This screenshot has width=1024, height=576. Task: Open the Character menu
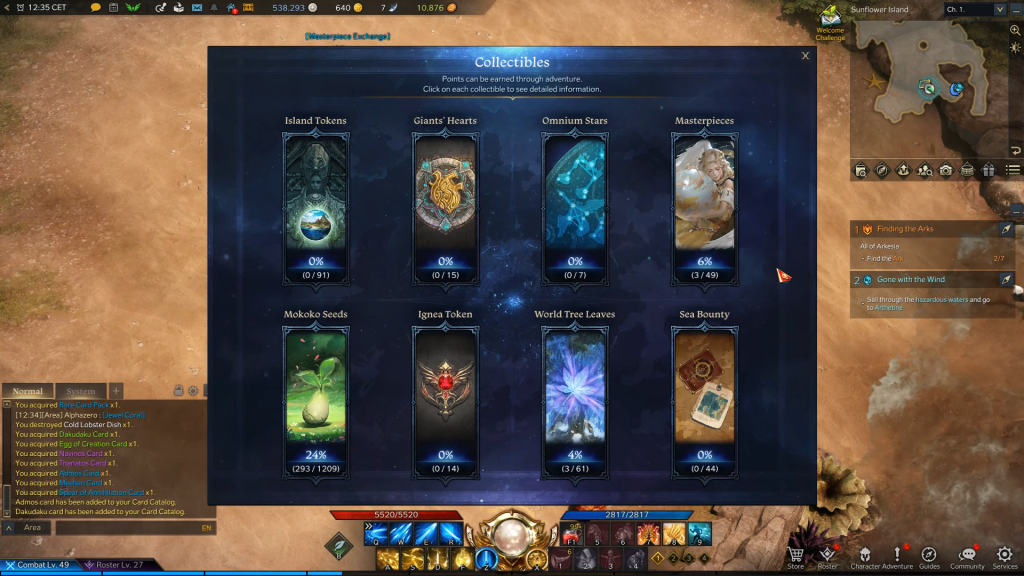click(865, 557)
